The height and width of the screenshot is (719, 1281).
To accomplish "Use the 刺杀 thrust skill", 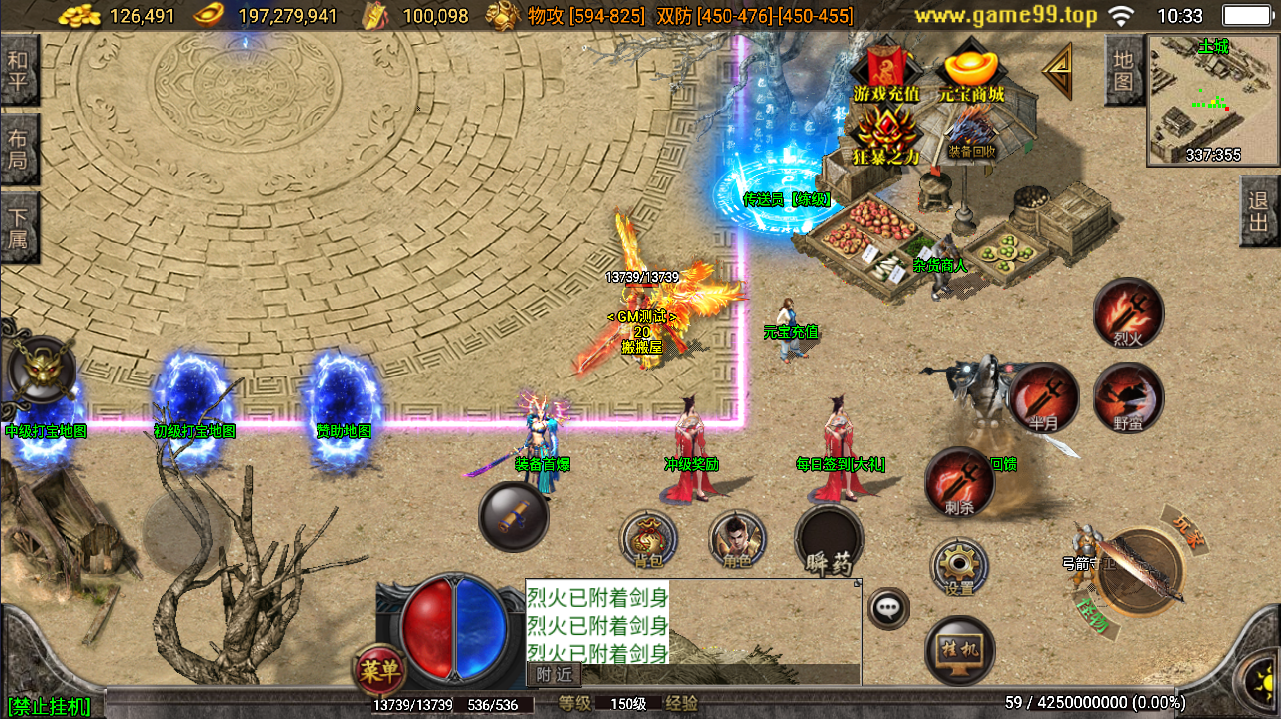I will (x=959, y=482).
